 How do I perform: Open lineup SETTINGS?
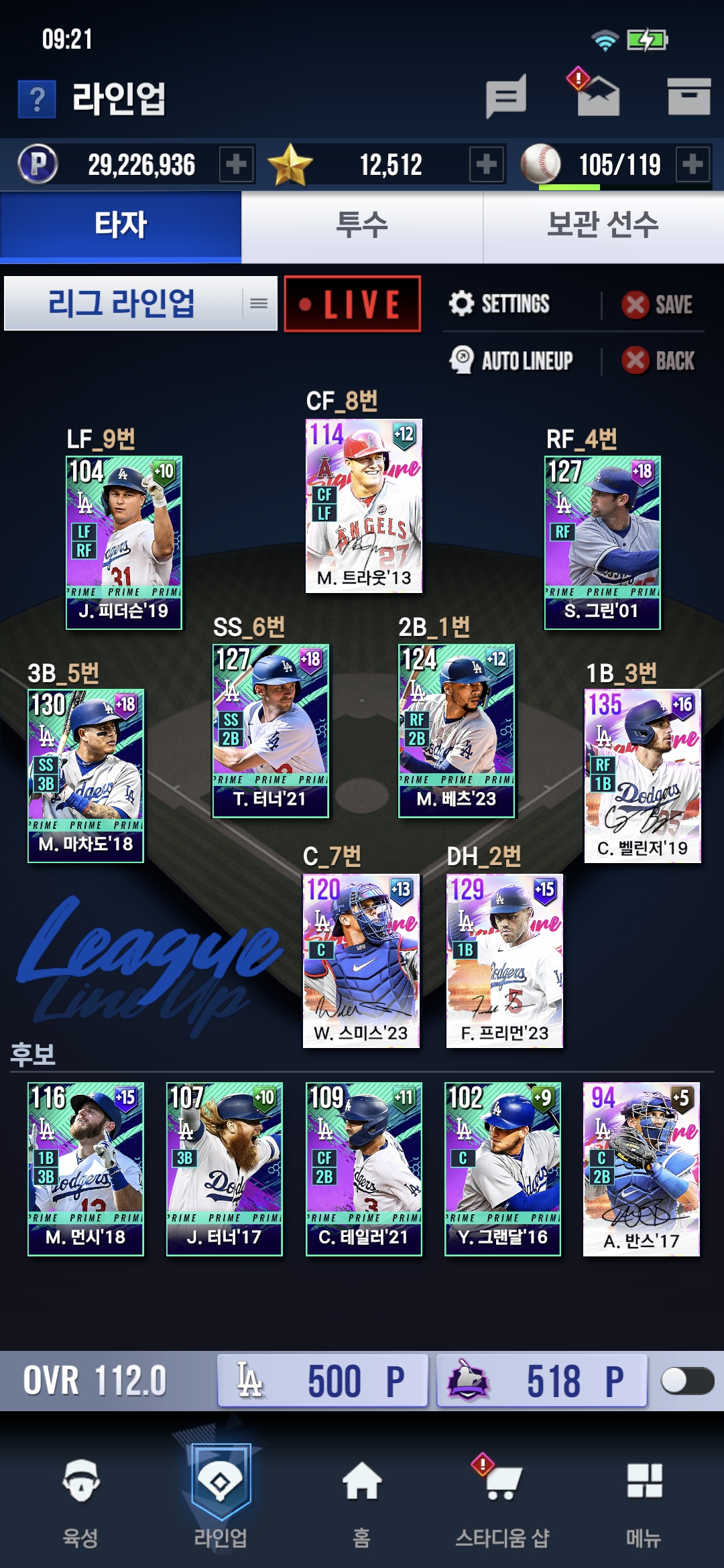[x=499, y=304]
